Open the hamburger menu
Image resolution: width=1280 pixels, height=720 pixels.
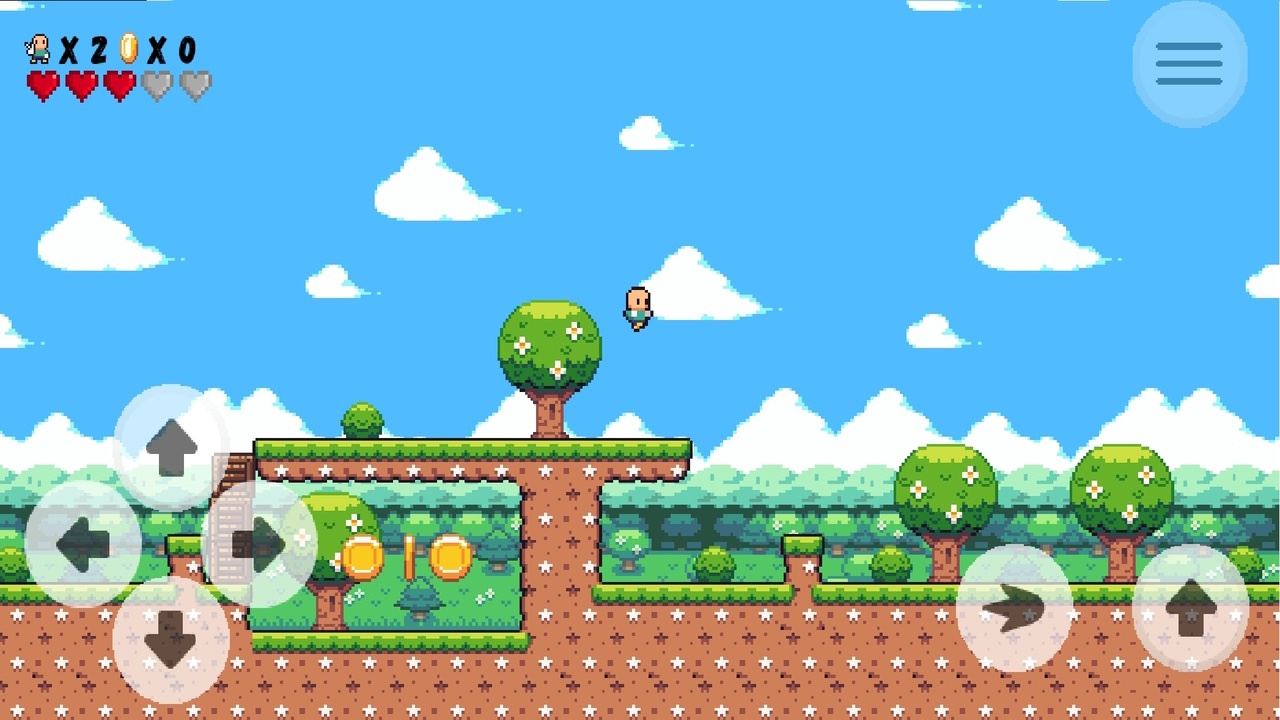[x=1189, y=63]
